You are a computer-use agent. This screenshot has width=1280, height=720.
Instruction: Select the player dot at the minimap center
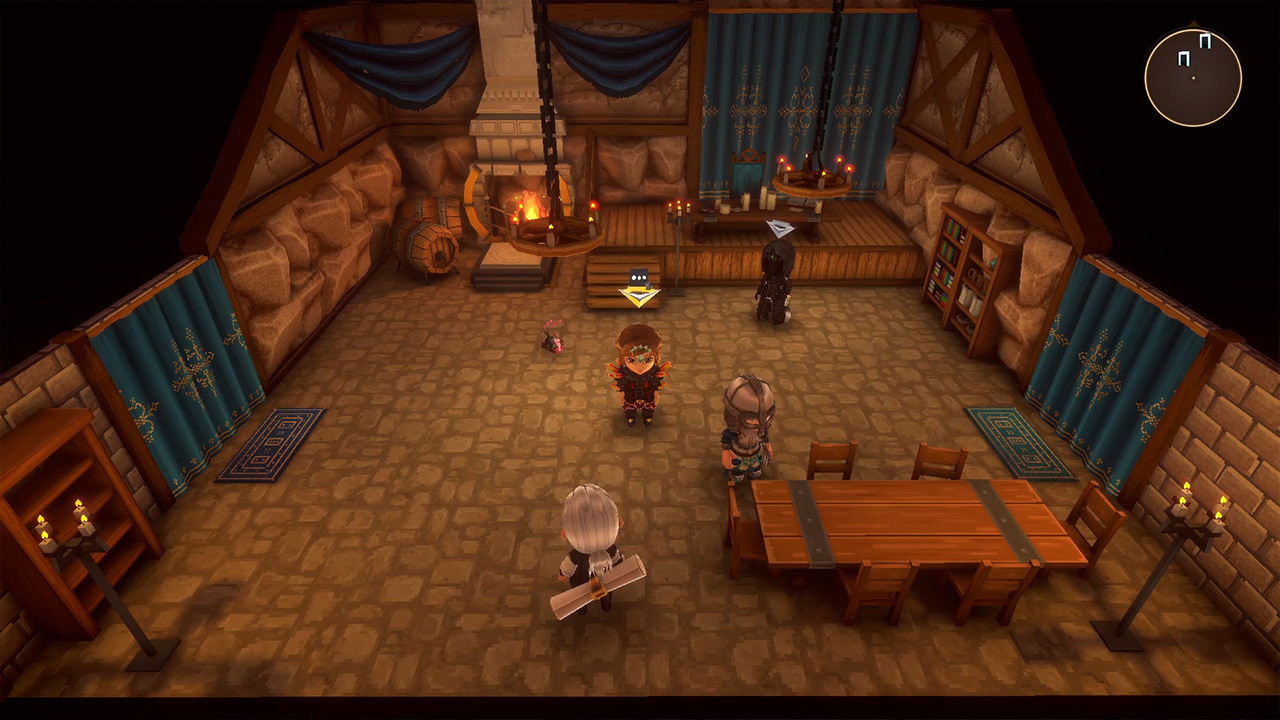tap(1193, 77)
